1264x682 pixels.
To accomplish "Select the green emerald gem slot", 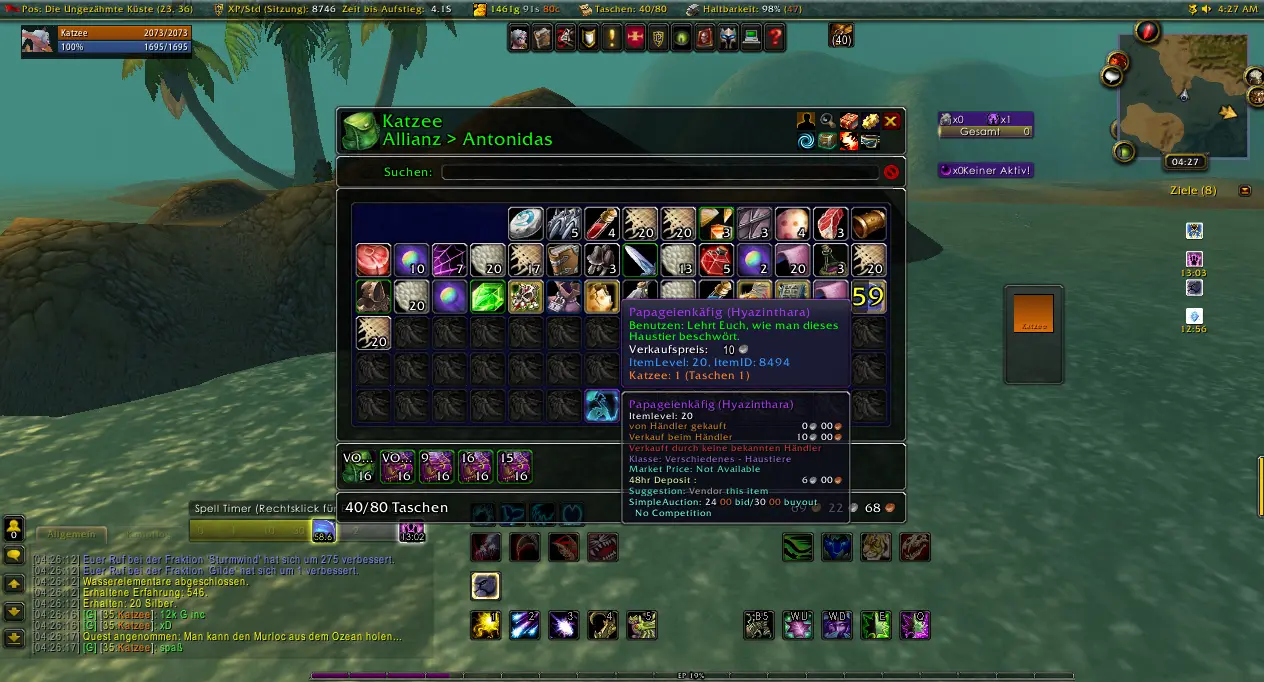I will pos(487,296).
